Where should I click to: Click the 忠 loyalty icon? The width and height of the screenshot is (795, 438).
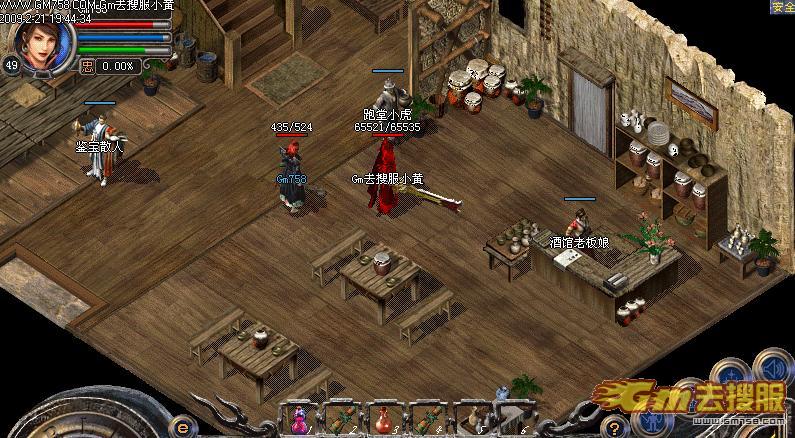click(x=87, y=66)
